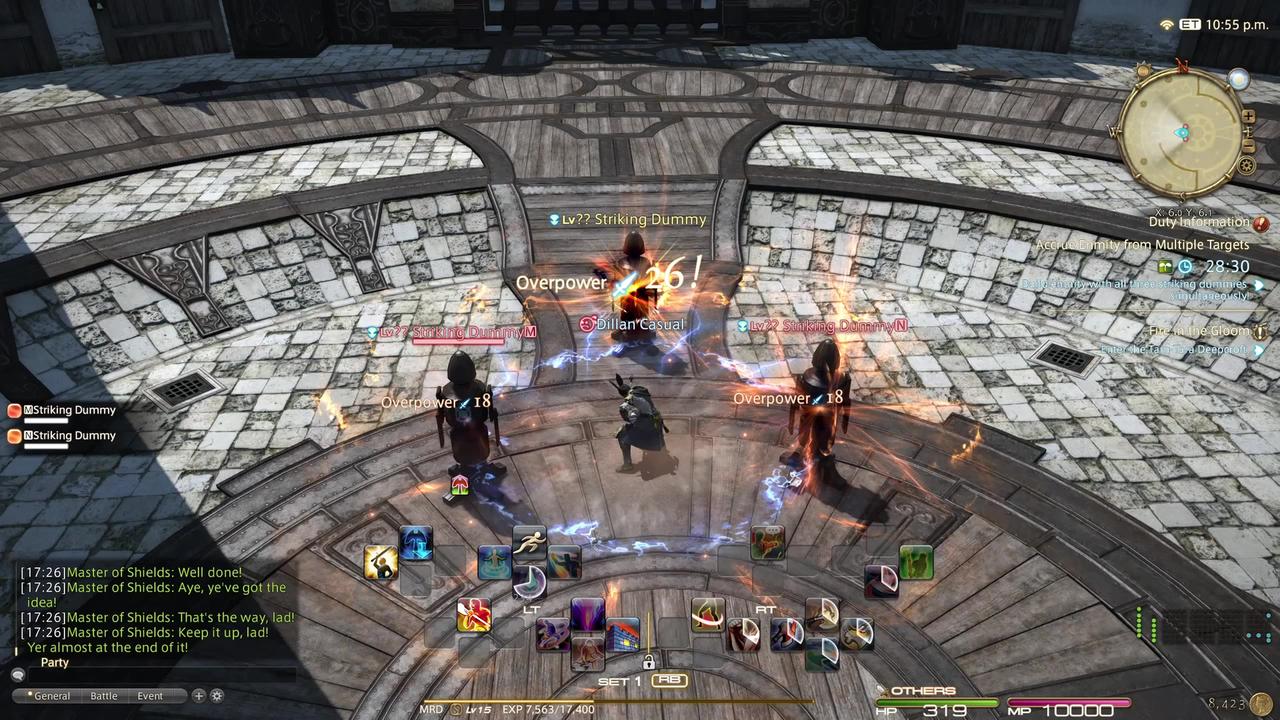
Task: Click the clock icon beside the duty timer
Action: coord(1185,266)
